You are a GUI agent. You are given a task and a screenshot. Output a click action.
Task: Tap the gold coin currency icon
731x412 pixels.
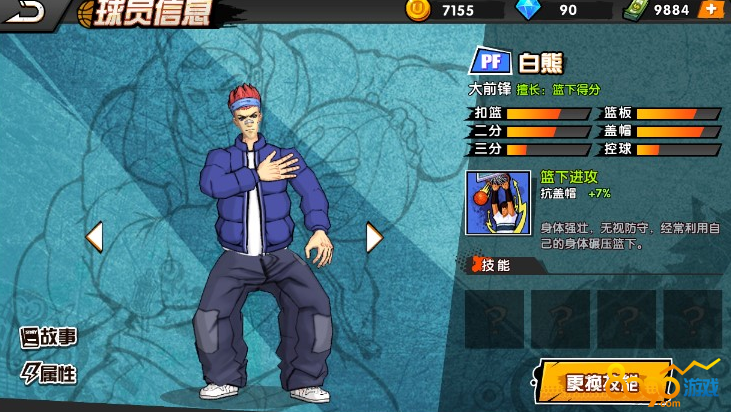(x=417, y=10)
